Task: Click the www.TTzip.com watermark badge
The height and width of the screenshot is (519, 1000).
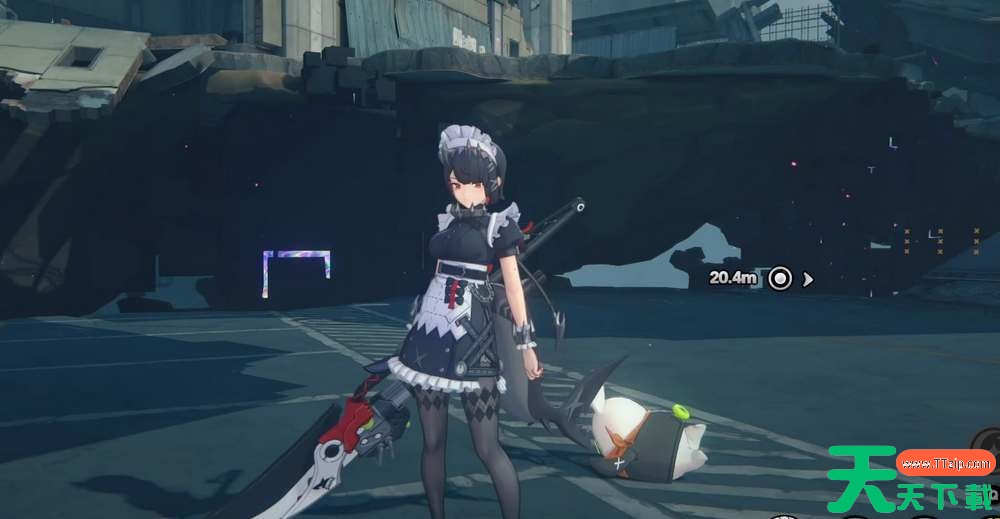Action: 945,463
